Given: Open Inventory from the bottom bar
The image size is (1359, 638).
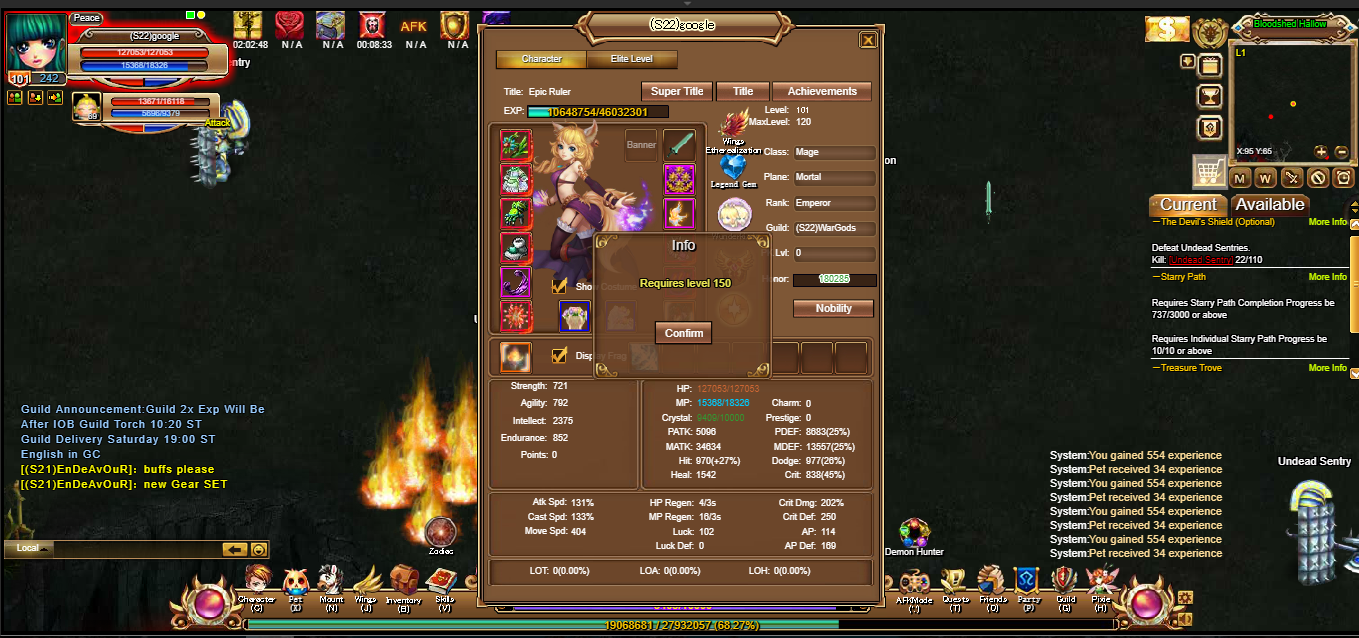Looking at the screenshot, I should point(403,583).
